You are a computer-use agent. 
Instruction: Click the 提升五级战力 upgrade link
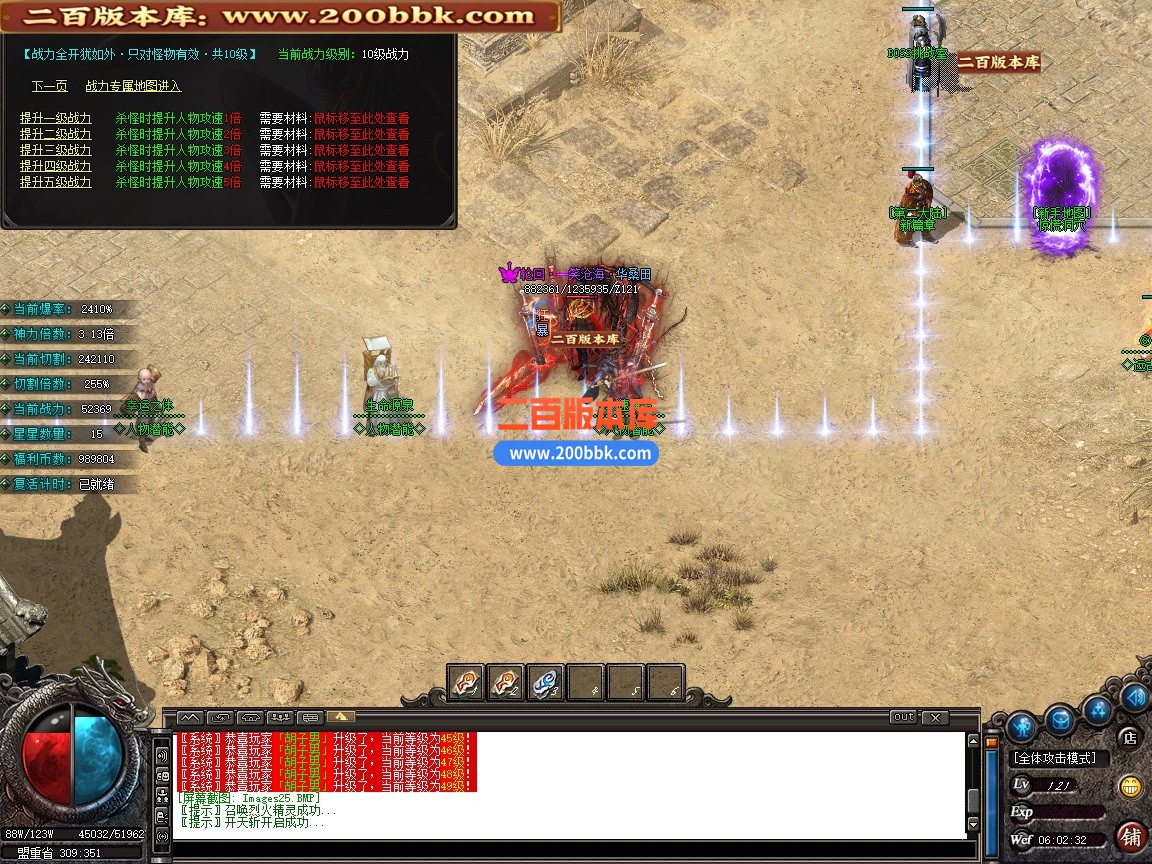[55, 182]
